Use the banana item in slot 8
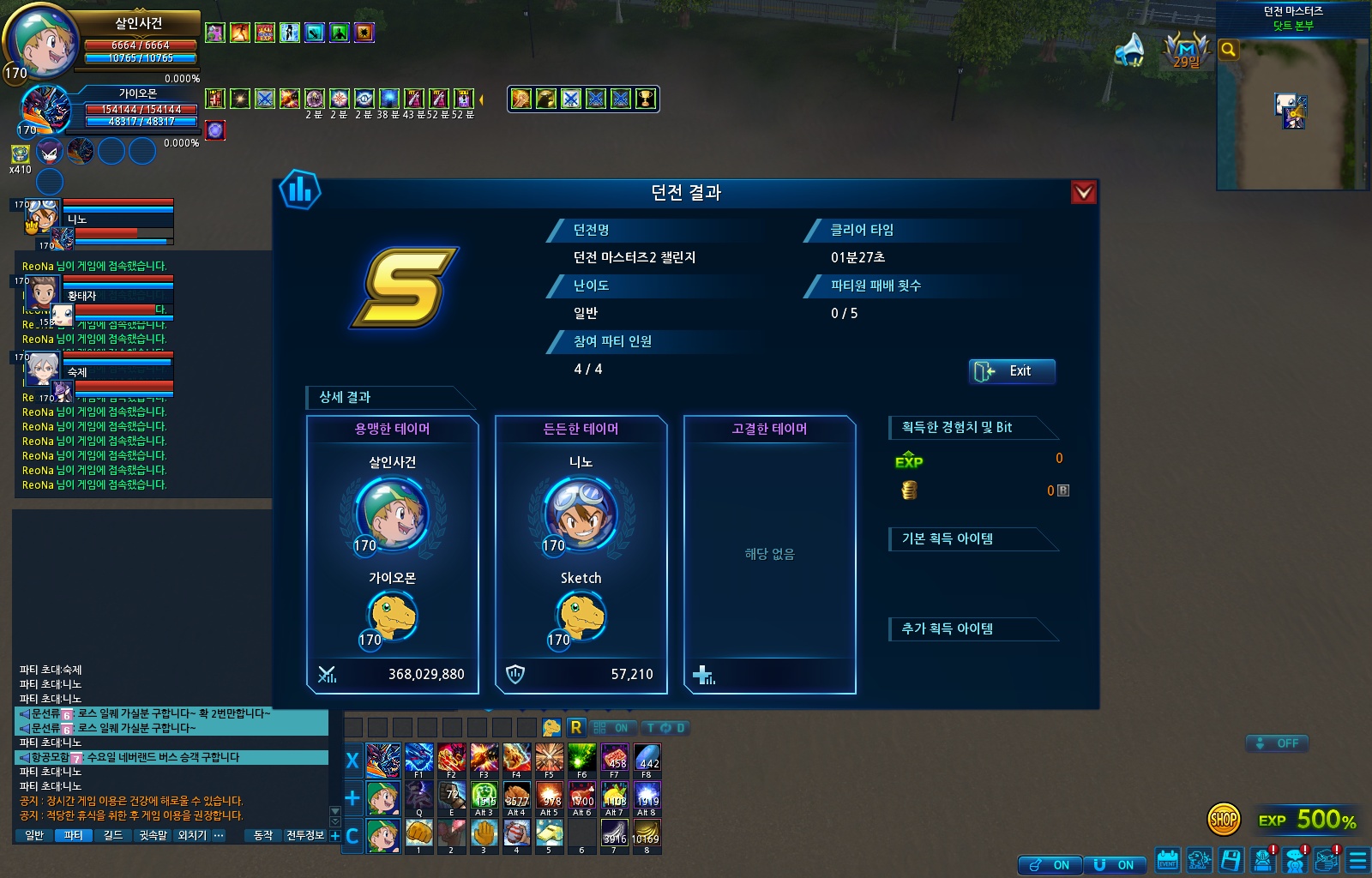1372x878 pixels. click(x=646, y=834)
